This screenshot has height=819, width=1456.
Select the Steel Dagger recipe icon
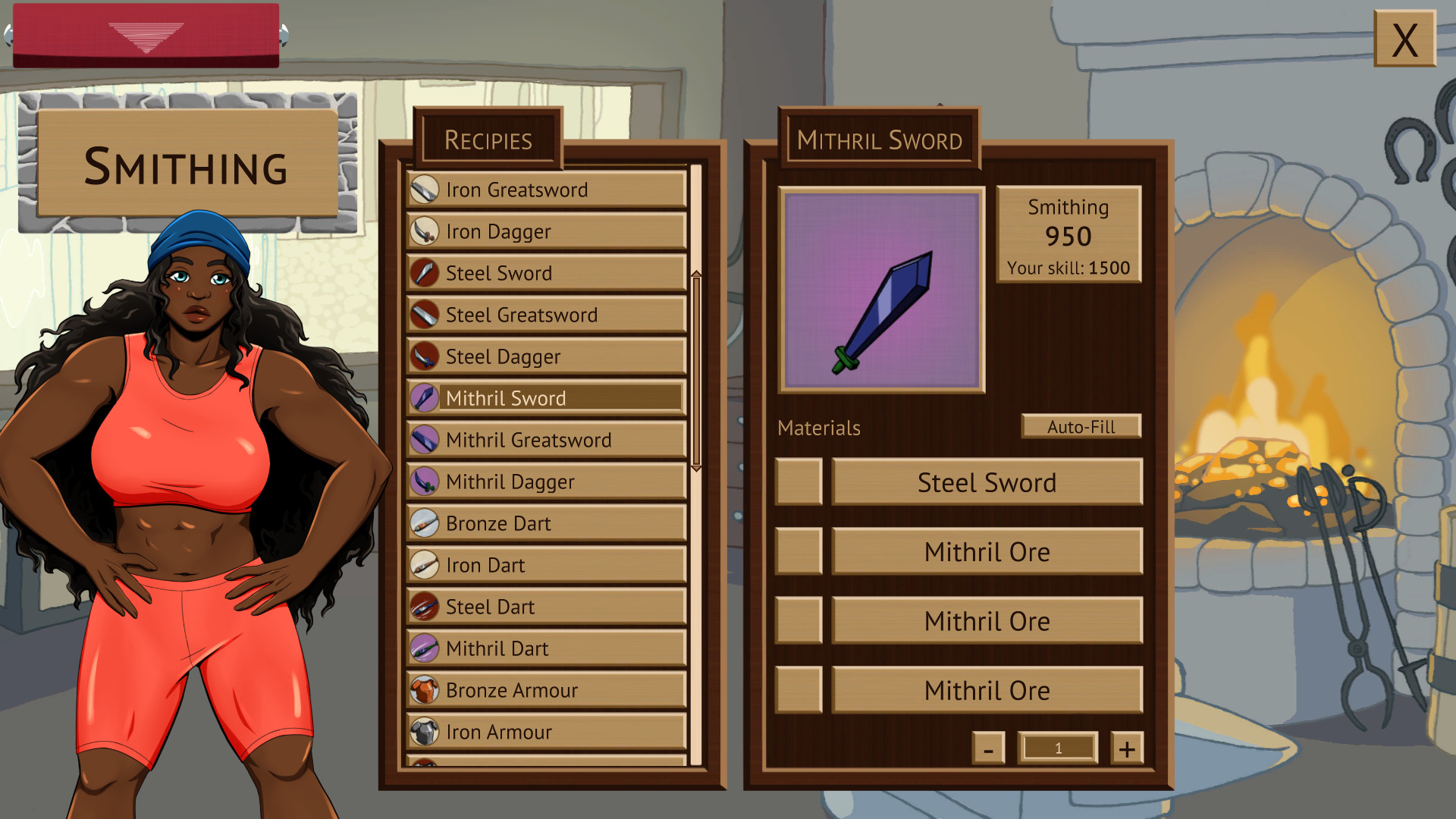pos(425,356)
